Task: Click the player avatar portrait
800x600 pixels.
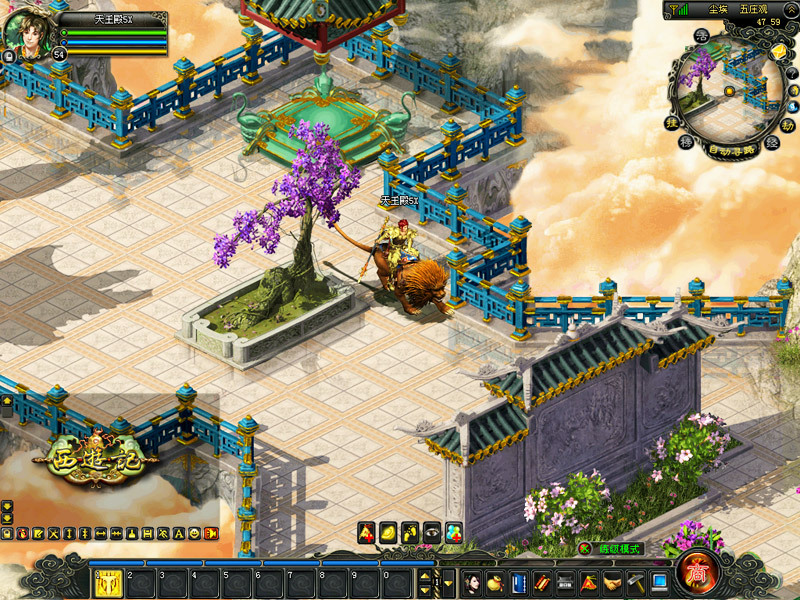Action: 27,30
